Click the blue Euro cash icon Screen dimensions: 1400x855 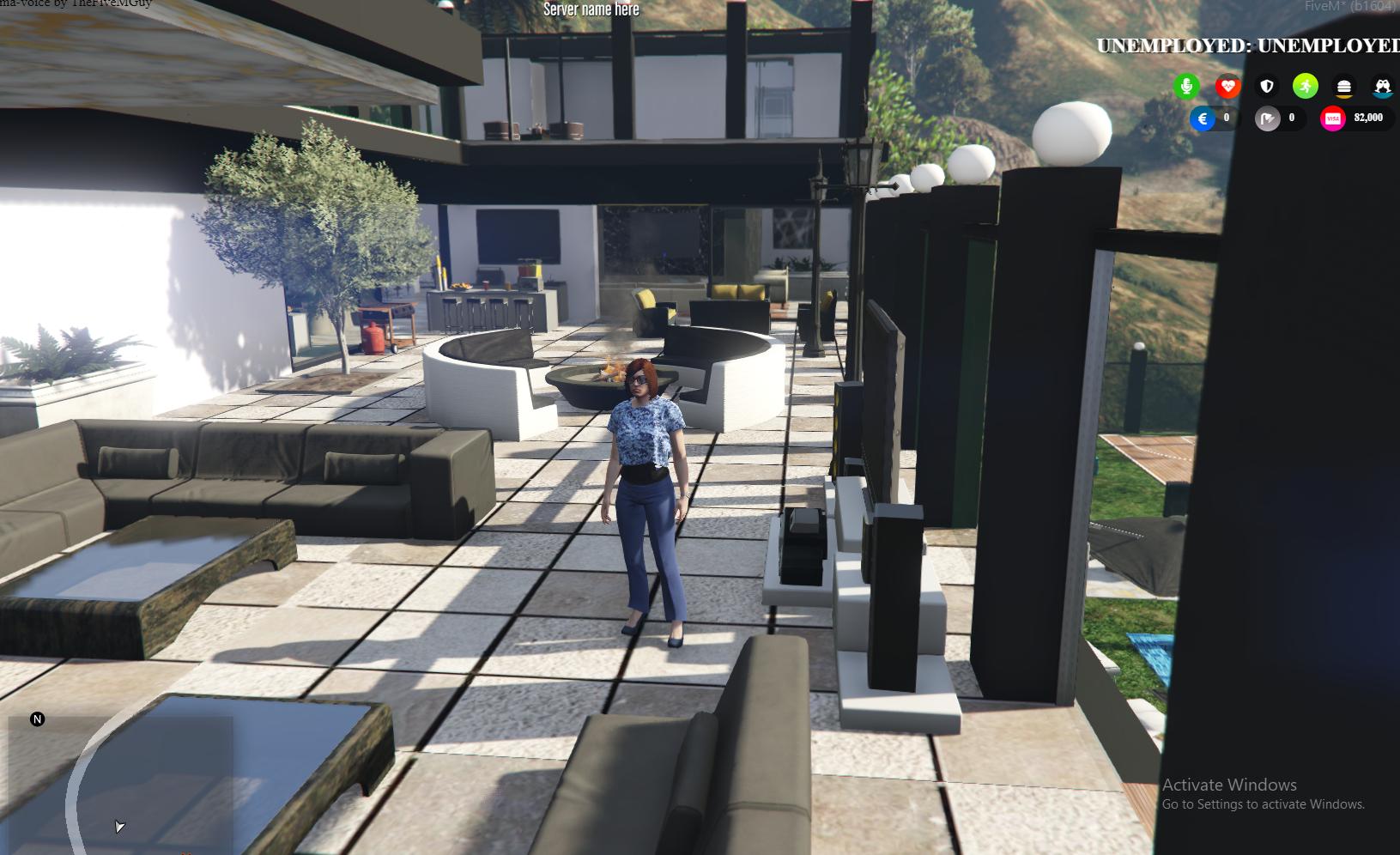click(x=1203, y=118)
